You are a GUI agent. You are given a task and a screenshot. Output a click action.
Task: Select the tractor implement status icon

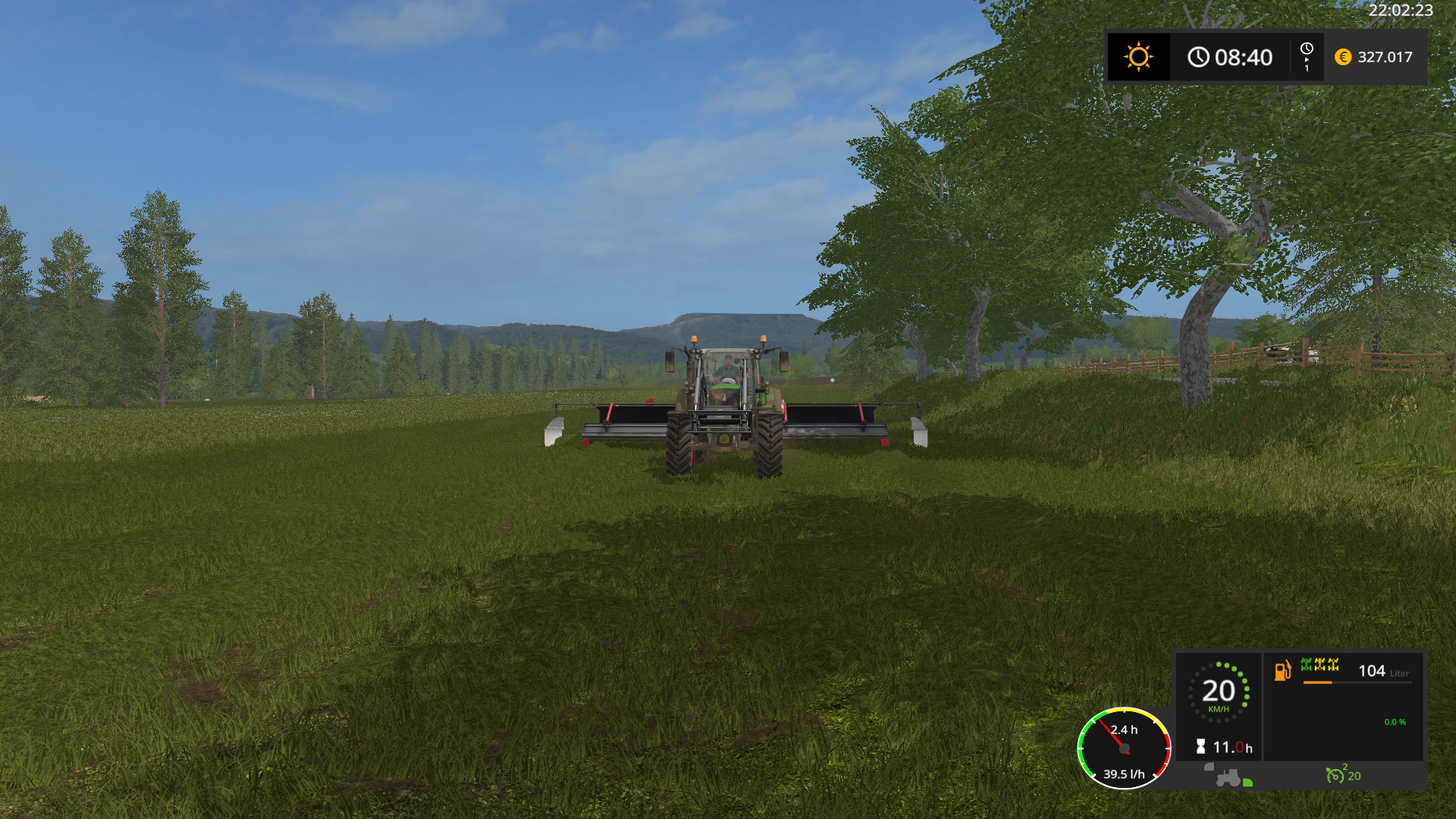point(1228,777)
